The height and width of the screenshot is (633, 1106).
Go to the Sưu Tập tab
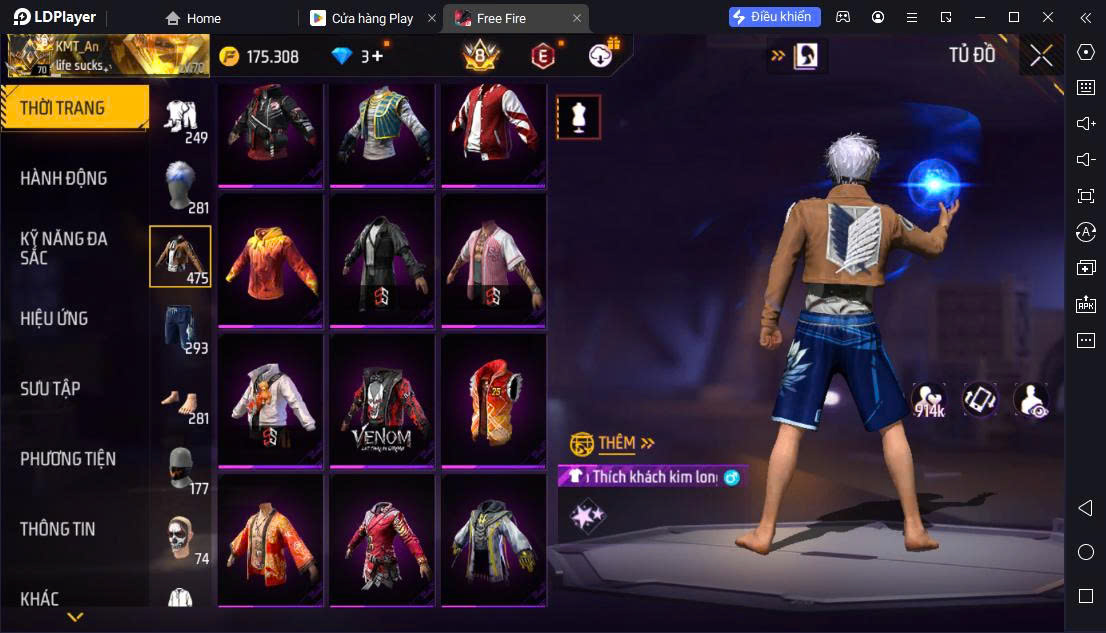pos(50,388)
